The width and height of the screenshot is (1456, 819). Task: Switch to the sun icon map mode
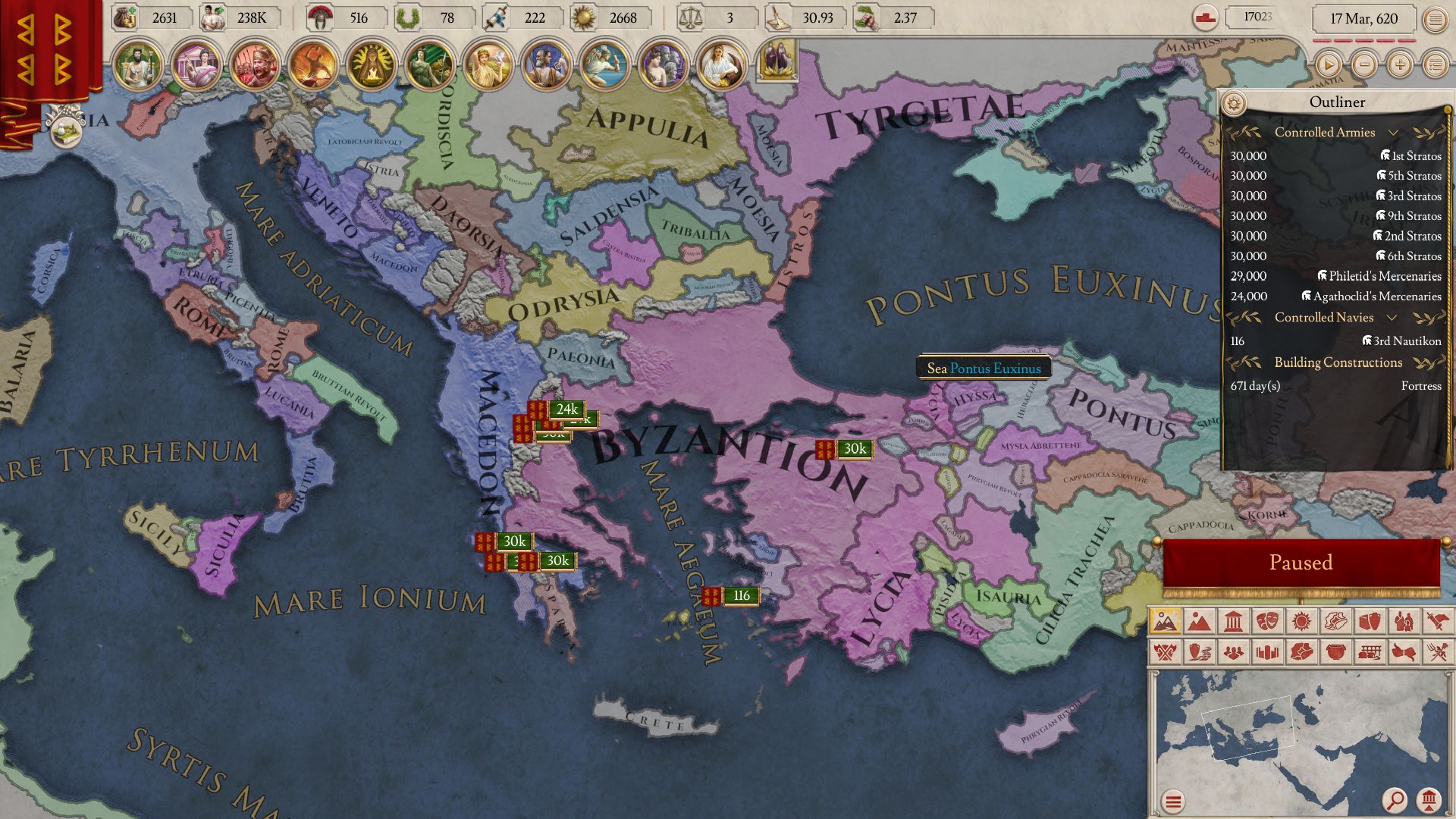coord(1301,623)
